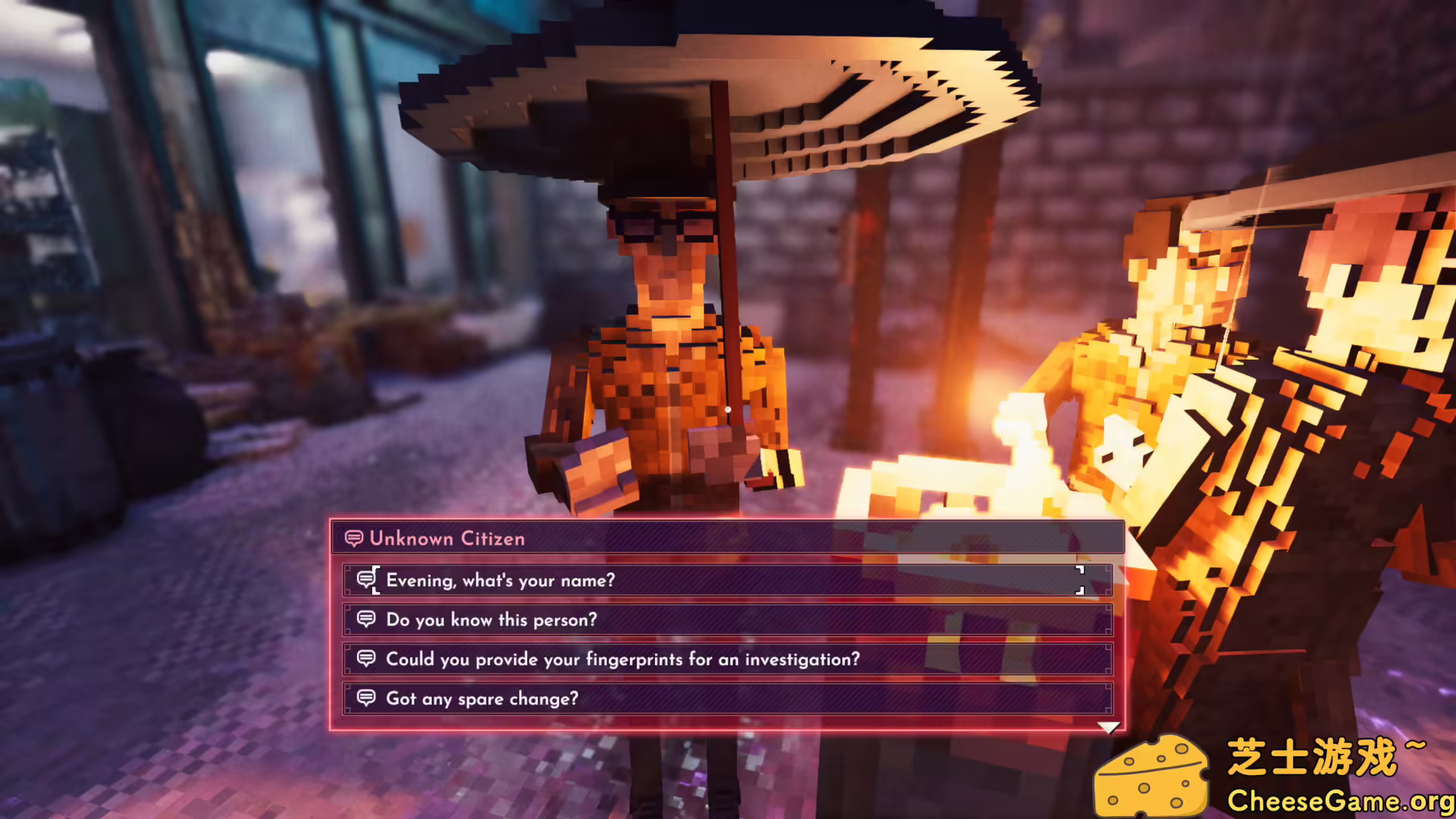Image resolution: width=1456 pixels, height=819 pixels.
Task: Select 'Evening, what's your name?' dialogue option
Action: coord(500,580)
